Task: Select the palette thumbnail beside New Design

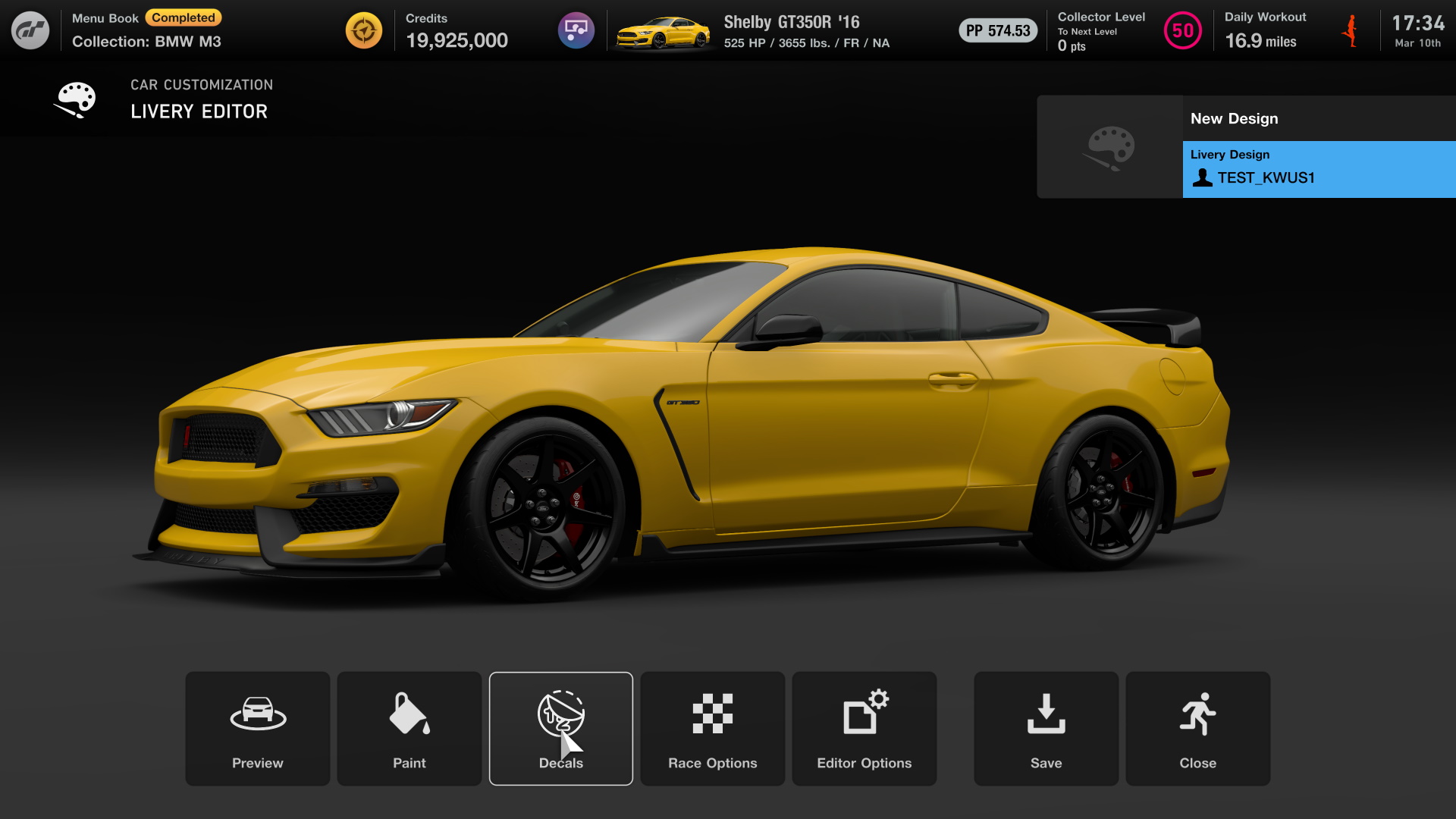Action: click(1109, 146)
